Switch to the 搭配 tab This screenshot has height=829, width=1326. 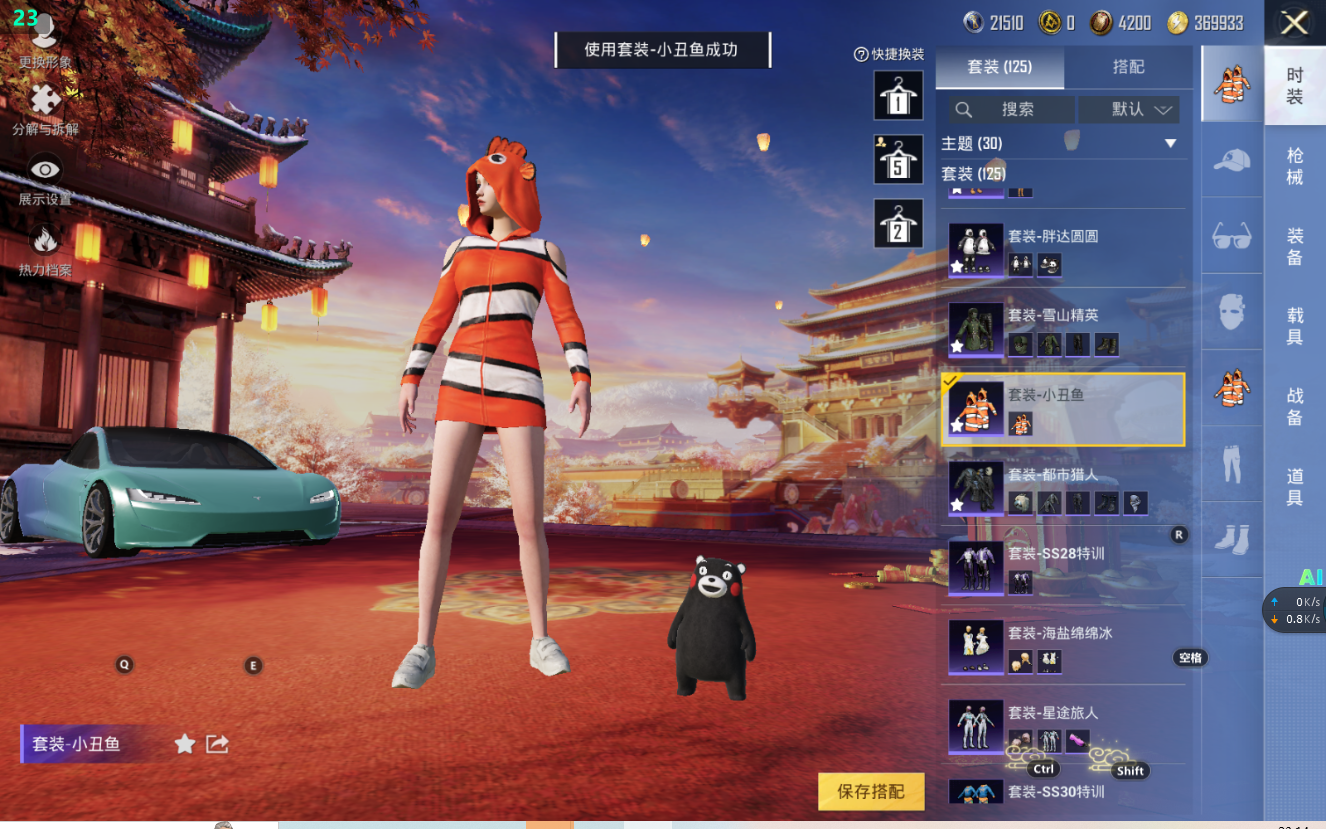tap(1128, 67)
